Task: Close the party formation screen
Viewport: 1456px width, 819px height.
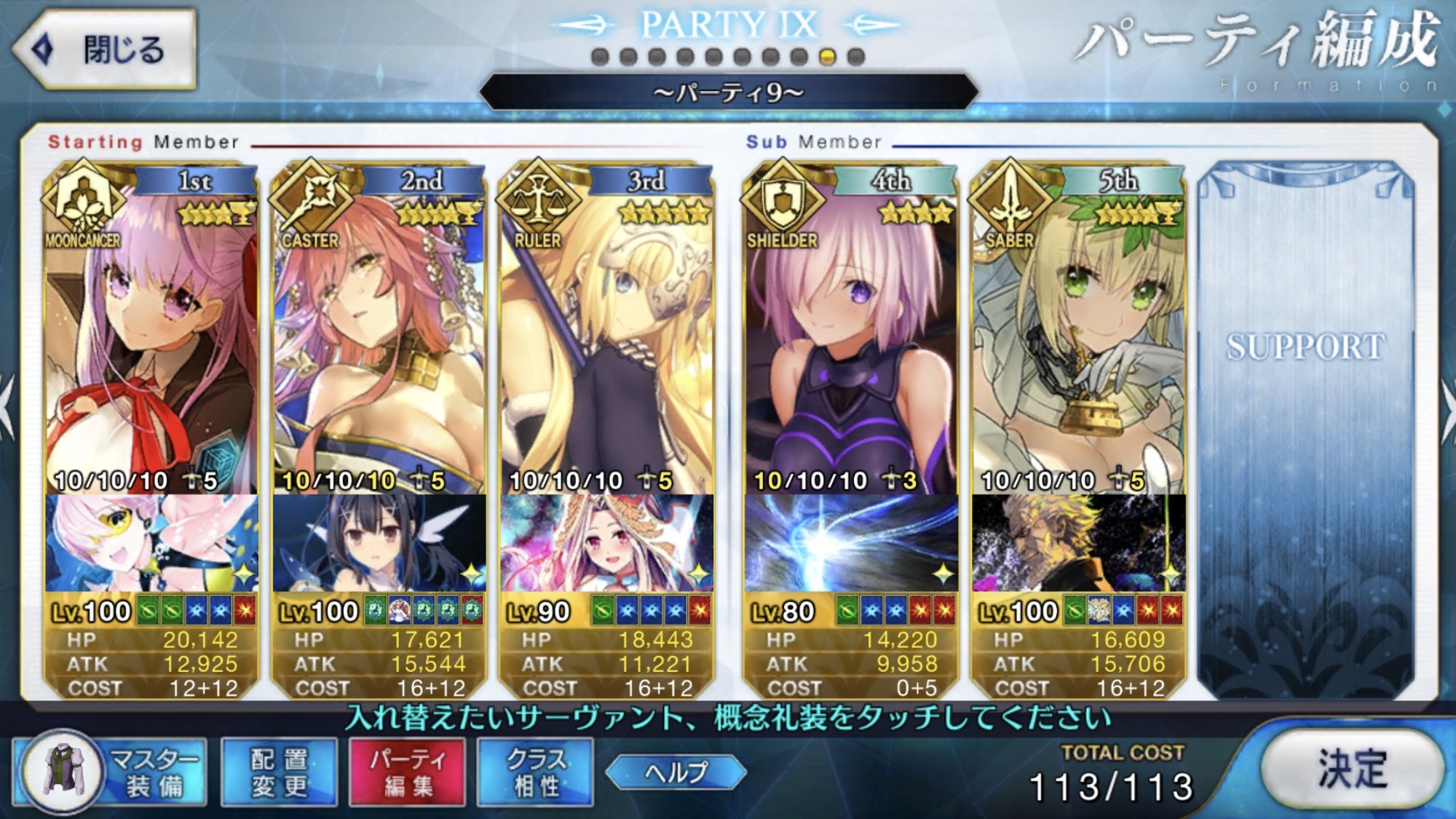Action: point(104,50)
